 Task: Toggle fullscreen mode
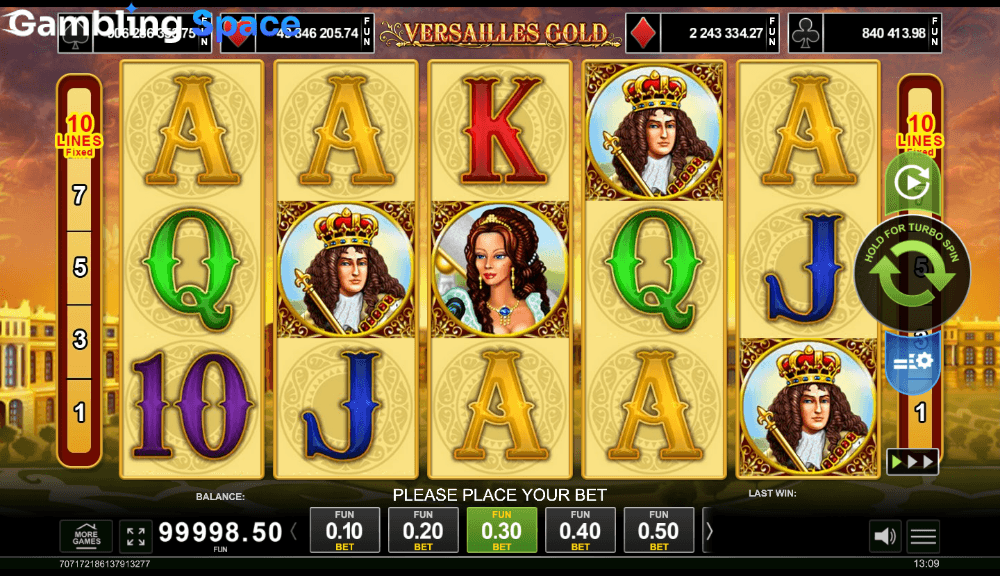coord(135,536)
